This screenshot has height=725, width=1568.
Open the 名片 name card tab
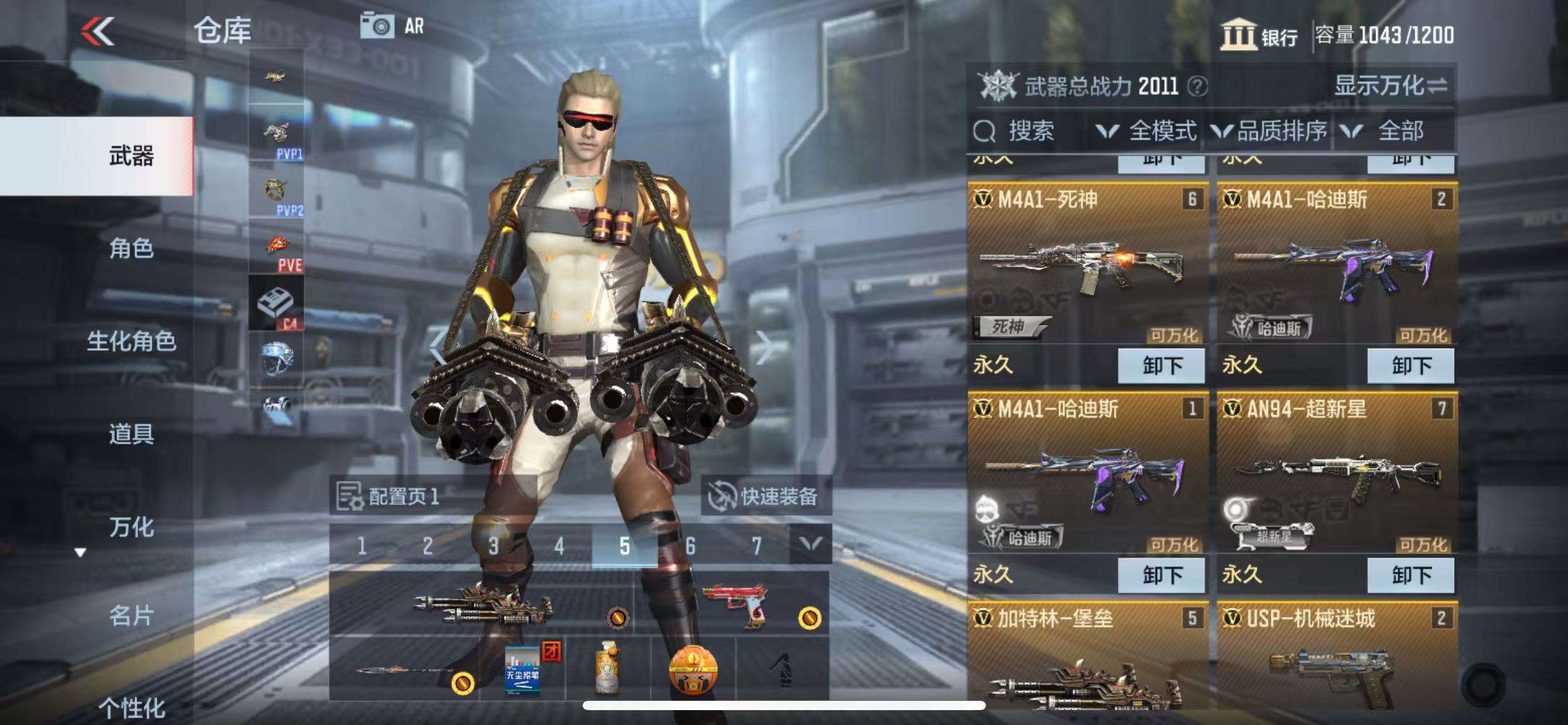click(131, 616)
